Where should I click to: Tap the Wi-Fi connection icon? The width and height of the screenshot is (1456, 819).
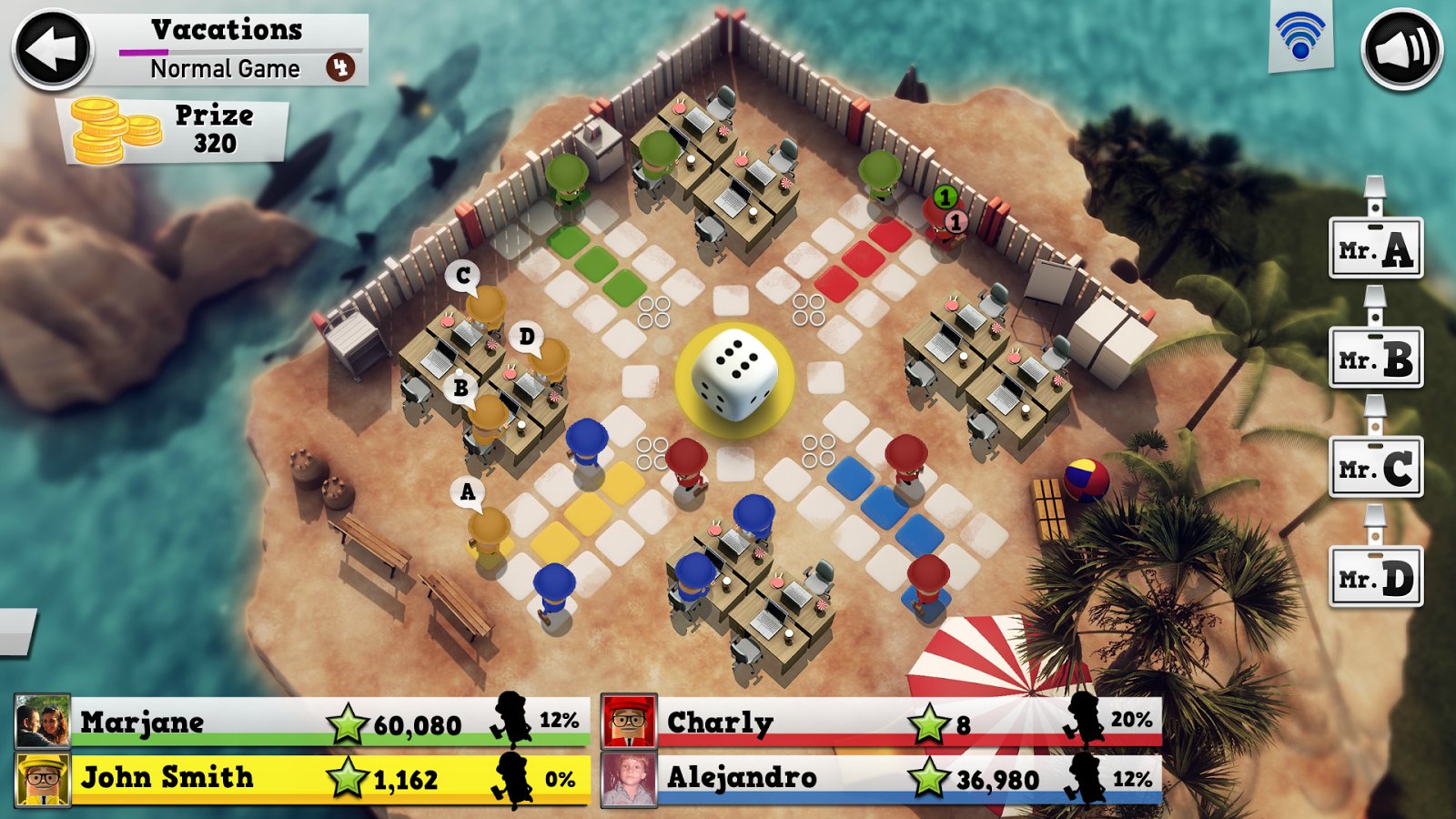click(x=1300, y=37)
